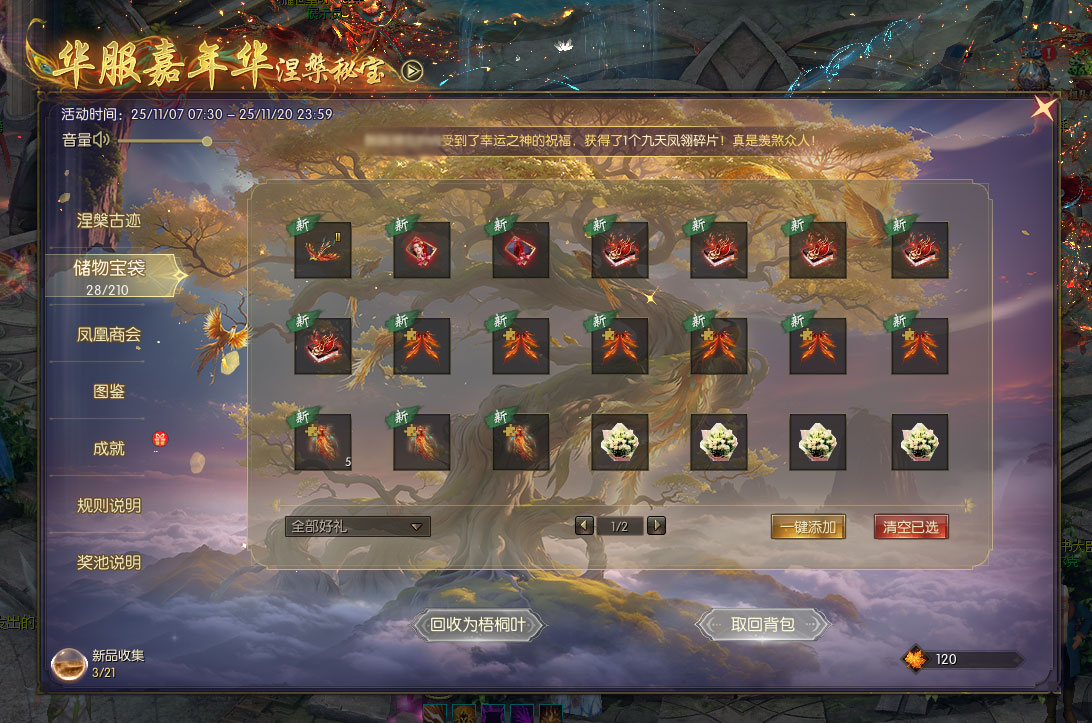
Task: View the 奖池说明 prize pool tab
Action: [x=109, y=562]
